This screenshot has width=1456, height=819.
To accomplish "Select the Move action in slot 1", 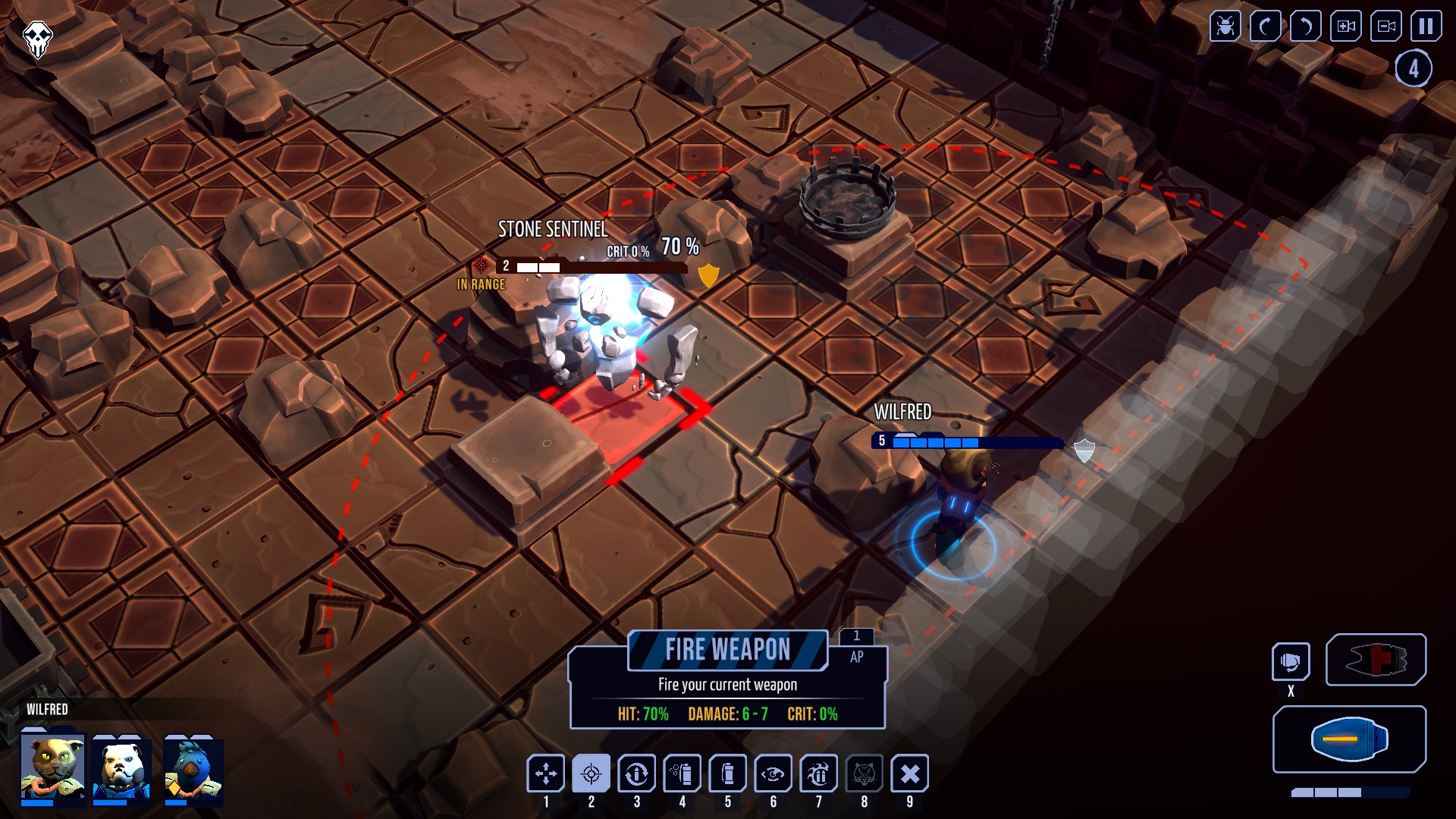I will pyautogui.click(x=545, y=773).
